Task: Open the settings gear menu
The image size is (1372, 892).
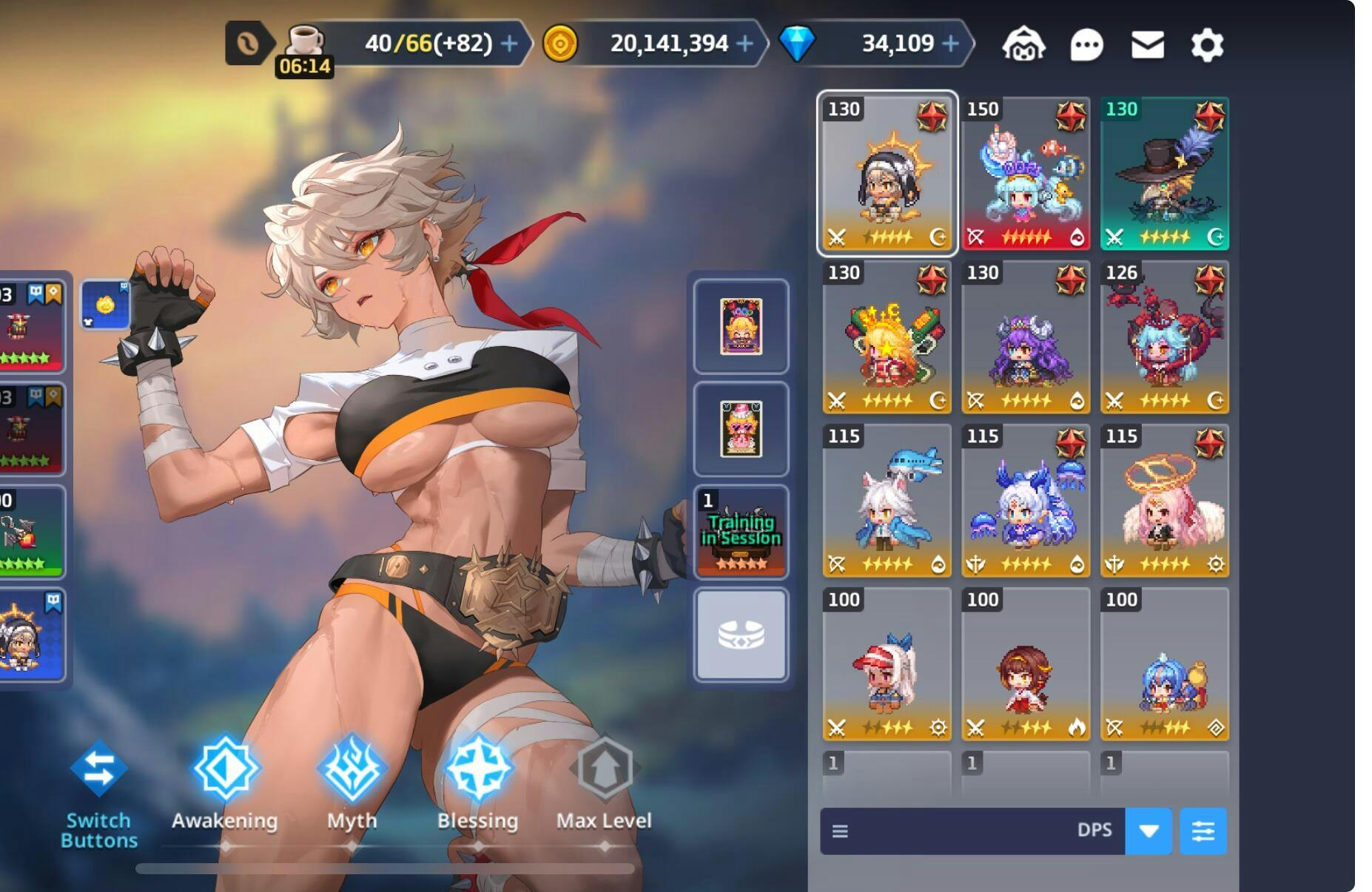Action: pyautogui.click(x=1206, y=45)
